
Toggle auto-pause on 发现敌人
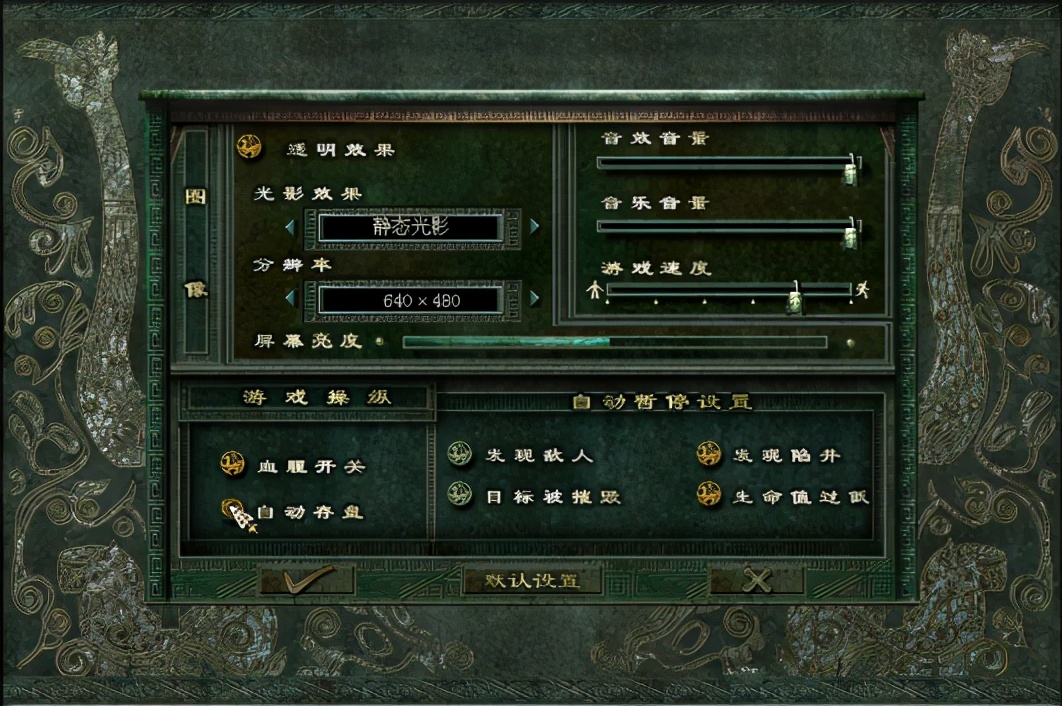tap(459, 455)
